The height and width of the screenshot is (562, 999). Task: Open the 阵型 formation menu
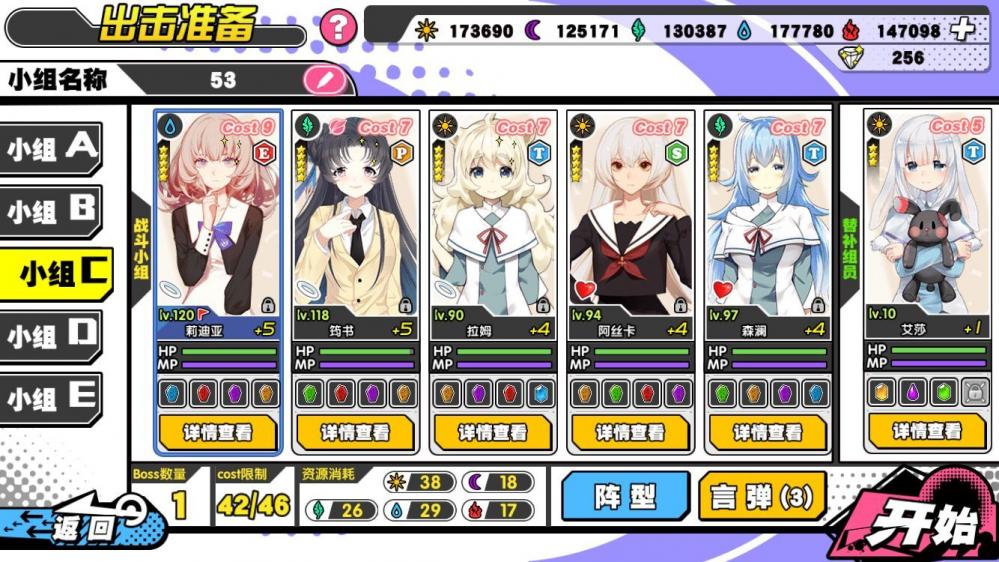625,496
